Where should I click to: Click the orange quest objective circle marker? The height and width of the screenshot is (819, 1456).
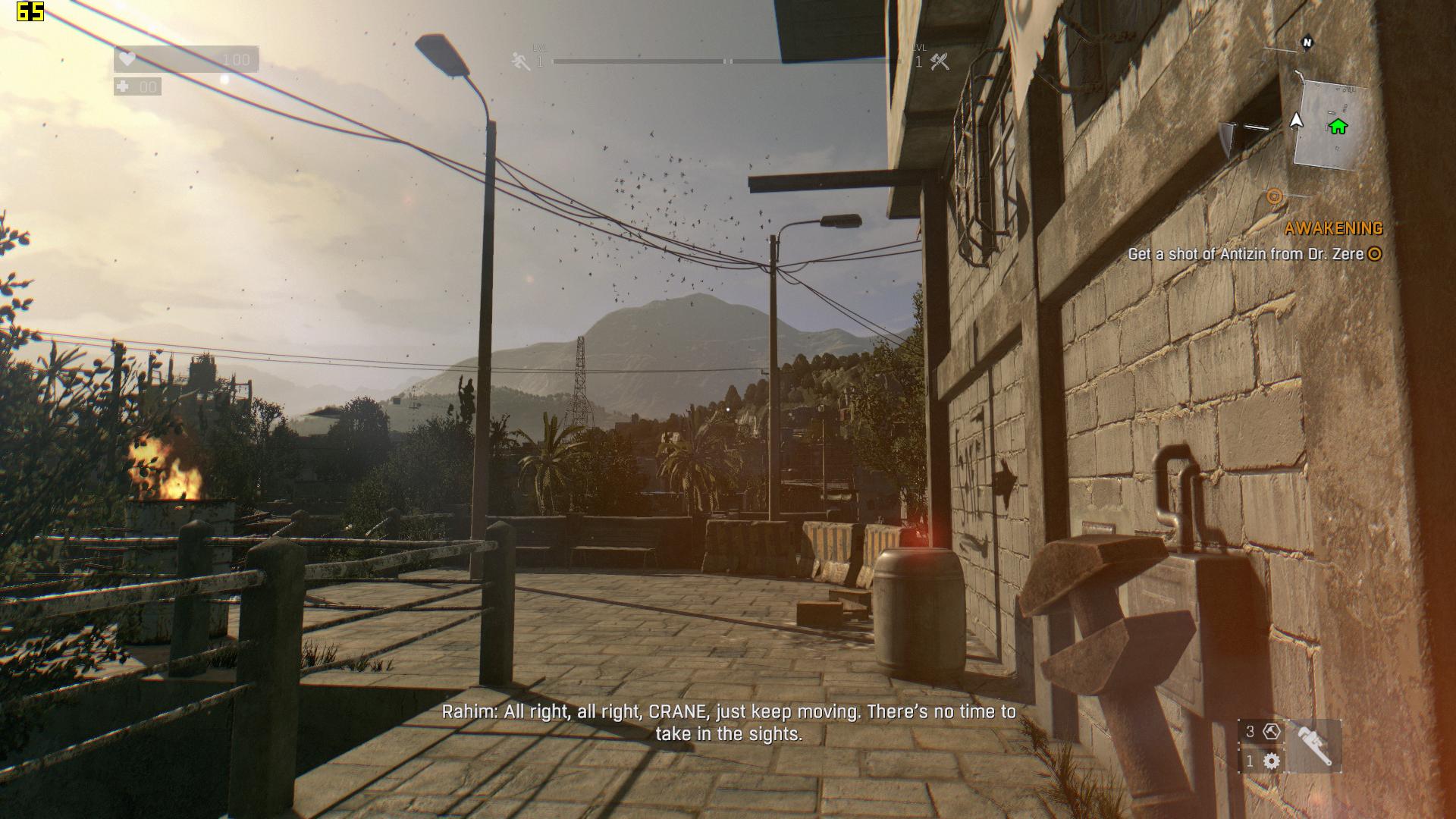pyautogui.click(x=1274, y=197)
